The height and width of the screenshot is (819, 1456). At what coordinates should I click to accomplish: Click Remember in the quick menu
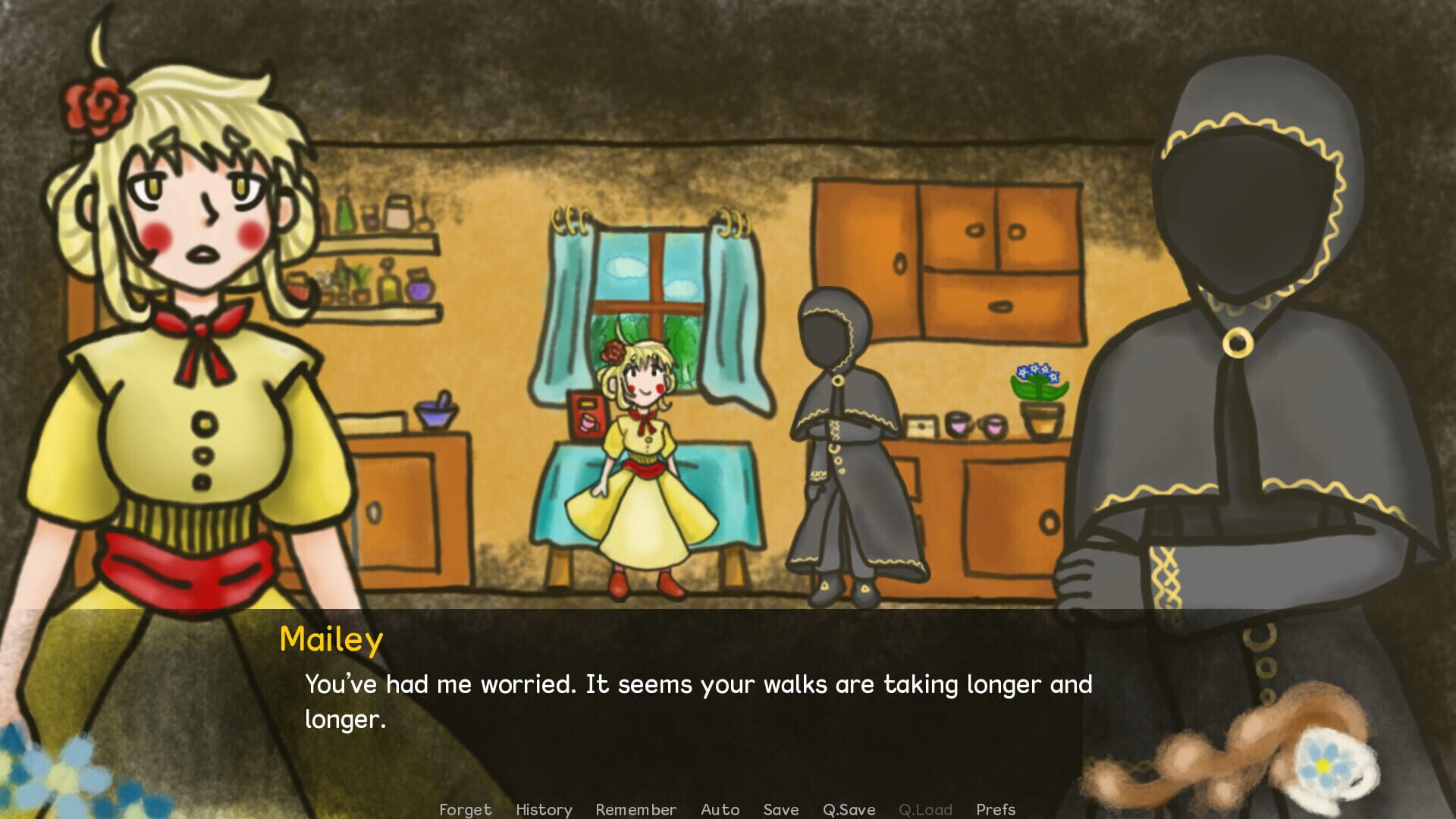pos(636,809)
